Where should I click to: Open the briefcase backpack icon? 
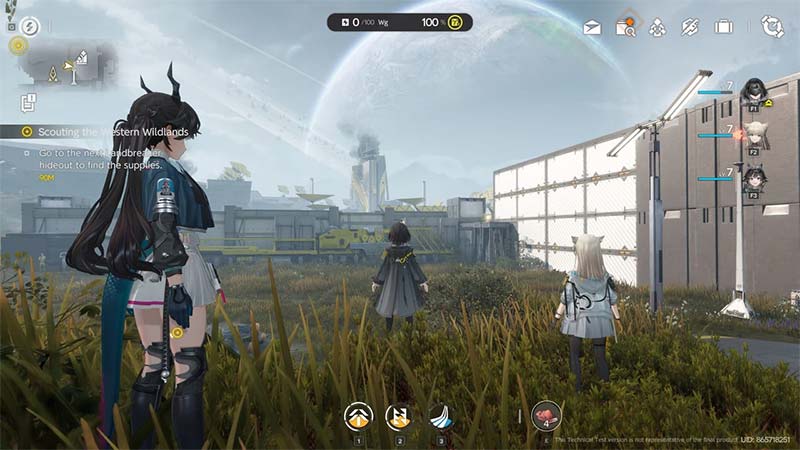pos(723,27)
